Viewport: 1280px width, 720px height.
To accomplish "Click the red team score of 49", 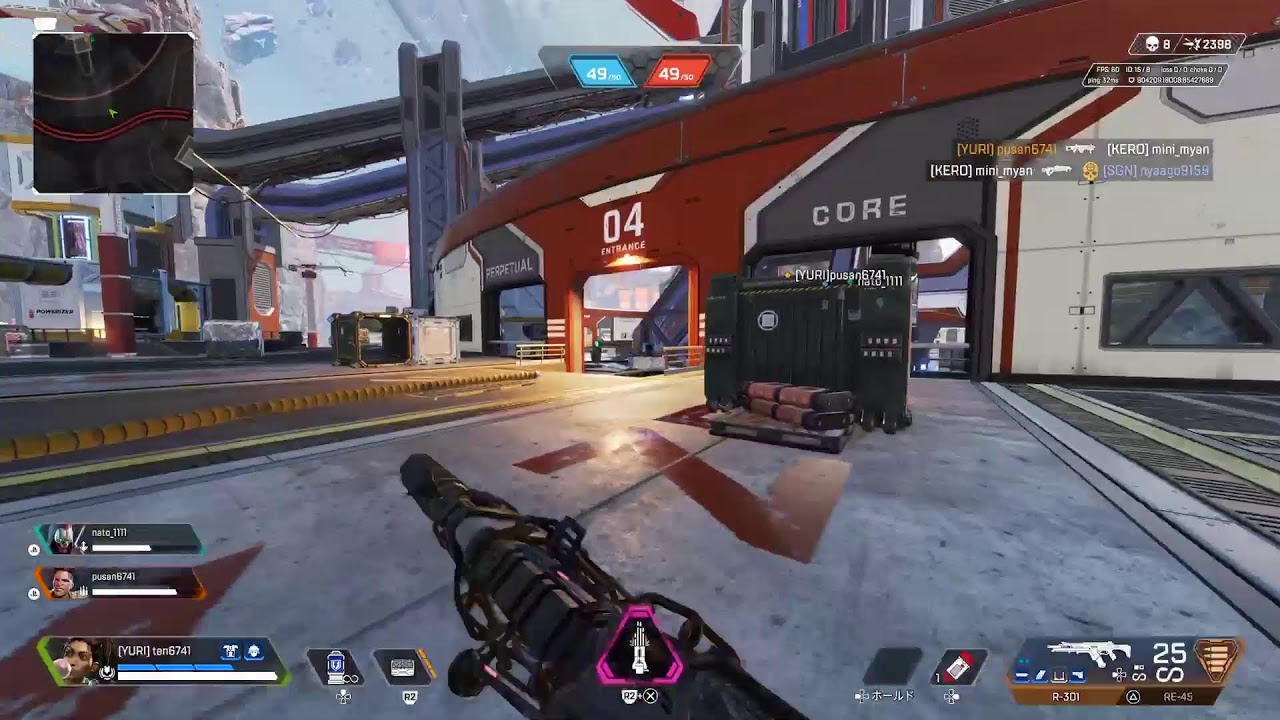I will click(x=676, y=73).
